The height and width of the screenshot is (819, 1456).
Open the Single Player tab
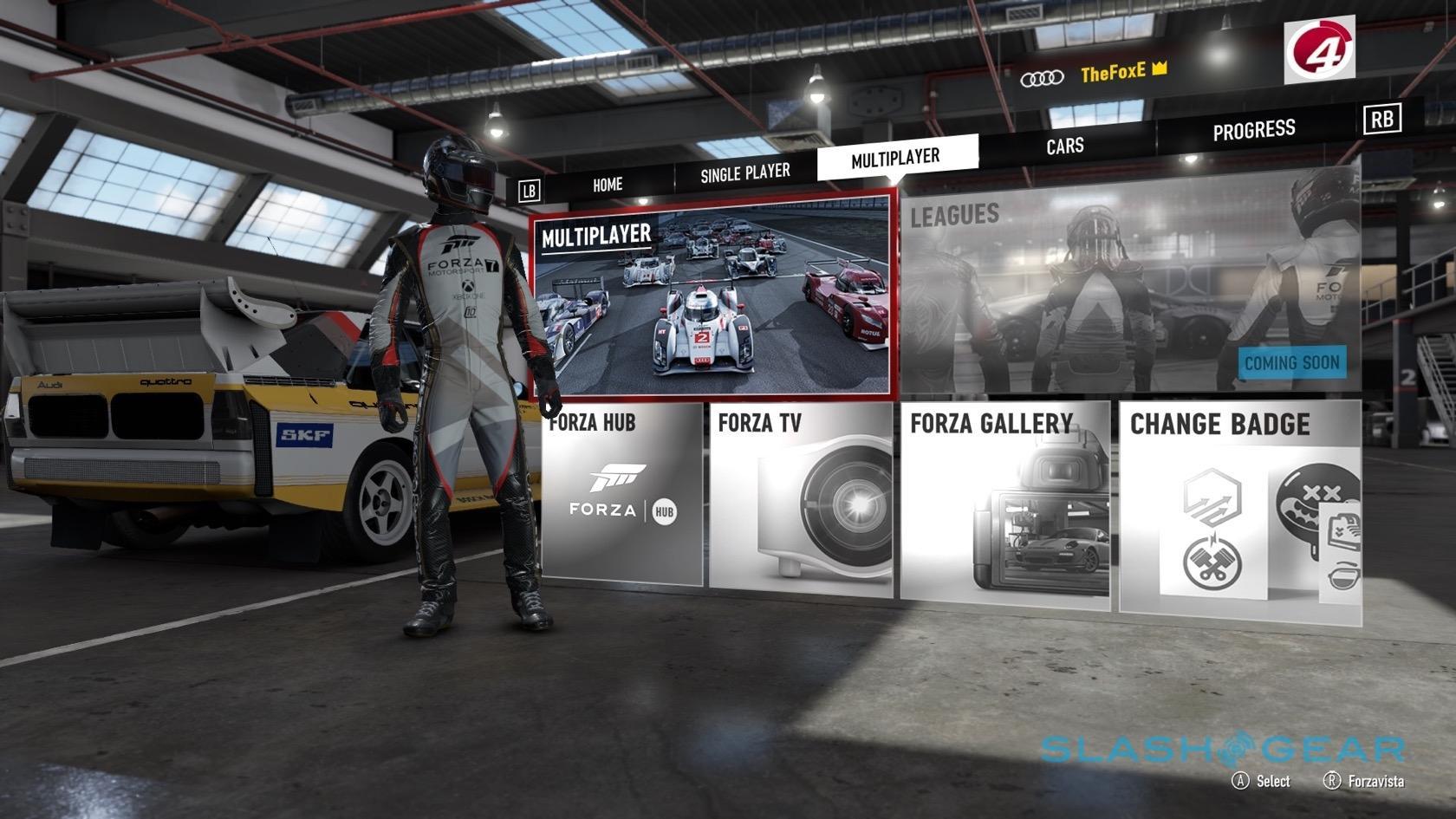point(744,173)
